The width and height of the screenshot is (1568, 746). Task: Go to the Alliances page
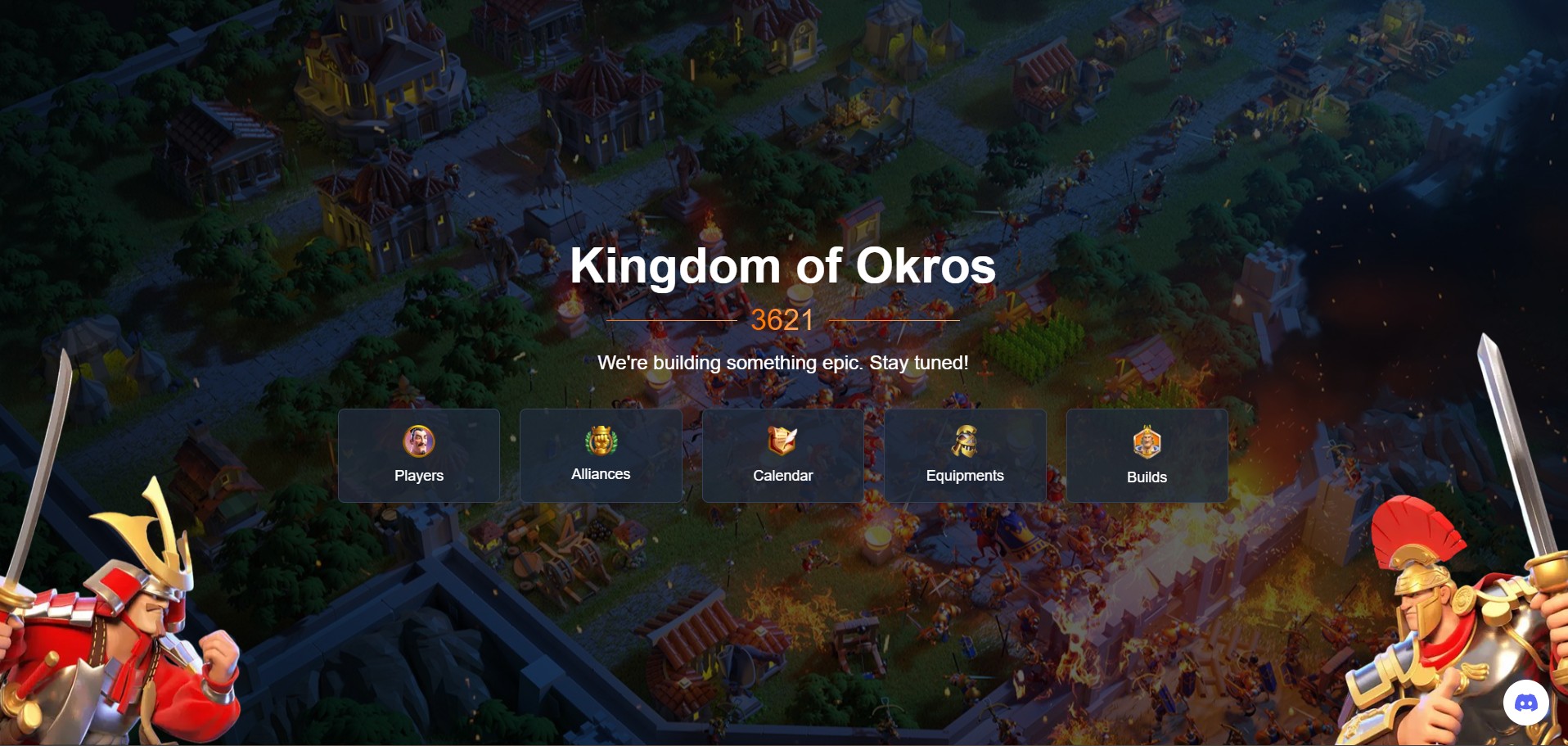coord(601,455)
